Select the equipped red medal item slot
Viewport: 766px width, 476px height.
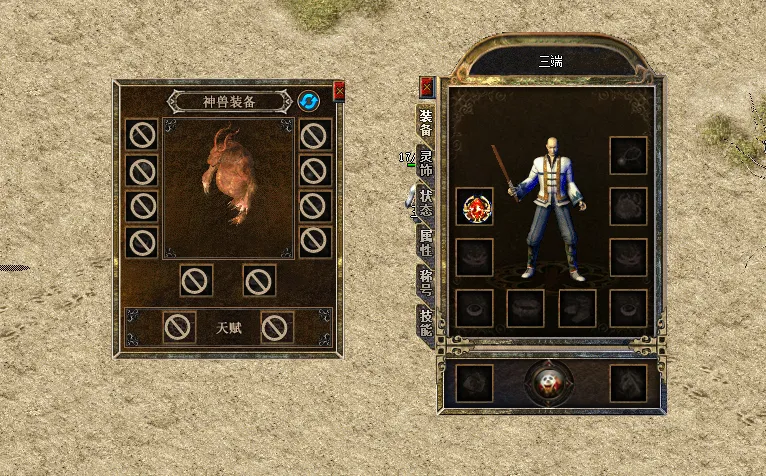pos(474,207)
